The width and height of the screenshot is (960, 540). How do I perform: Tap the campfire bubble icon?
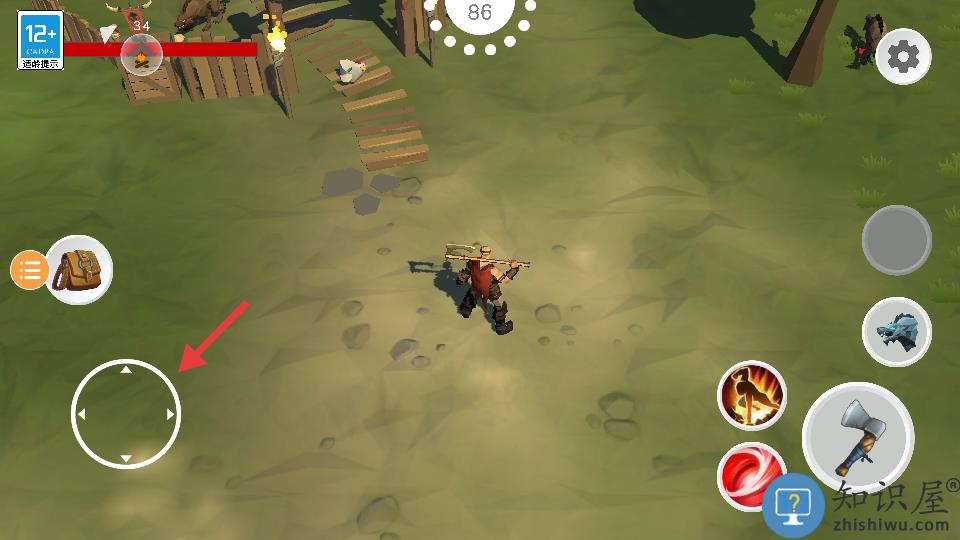coord(141,54)
